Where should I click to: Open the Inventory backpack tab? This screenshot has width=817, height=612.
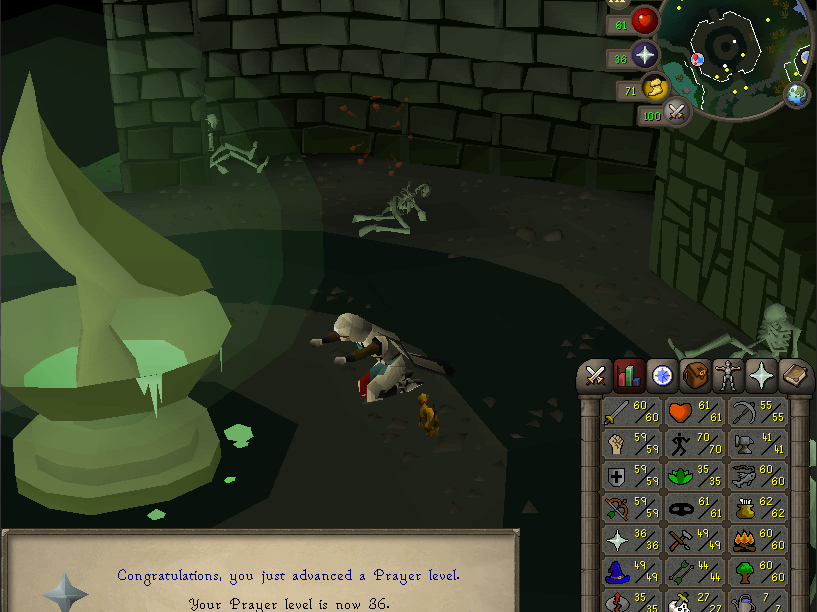[x=695, y=376]
